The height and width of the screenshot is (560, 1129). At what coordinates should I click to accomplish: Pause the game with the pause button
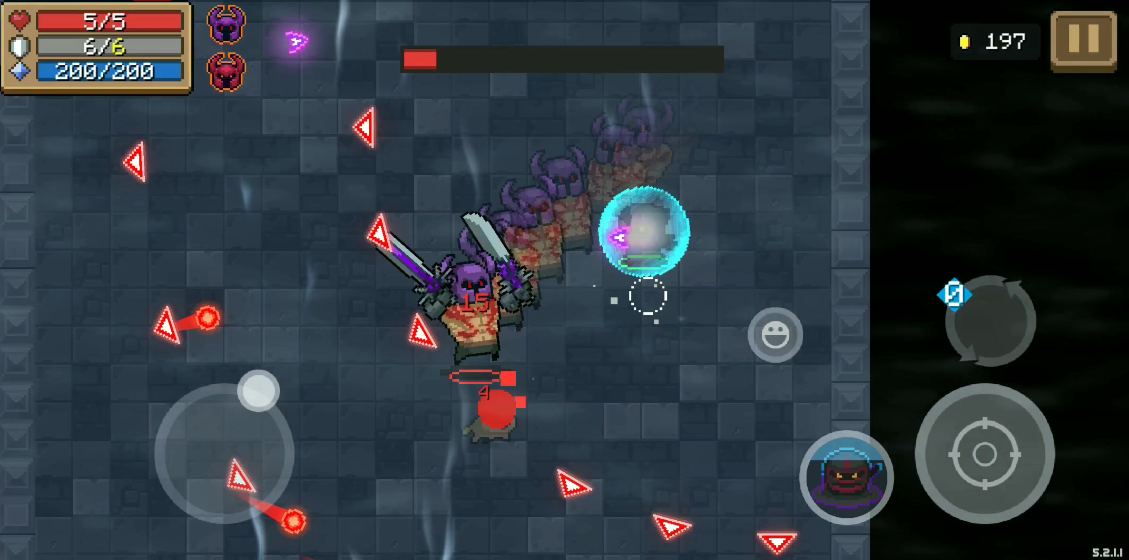pyautogui.click(x=1083, y=41)
